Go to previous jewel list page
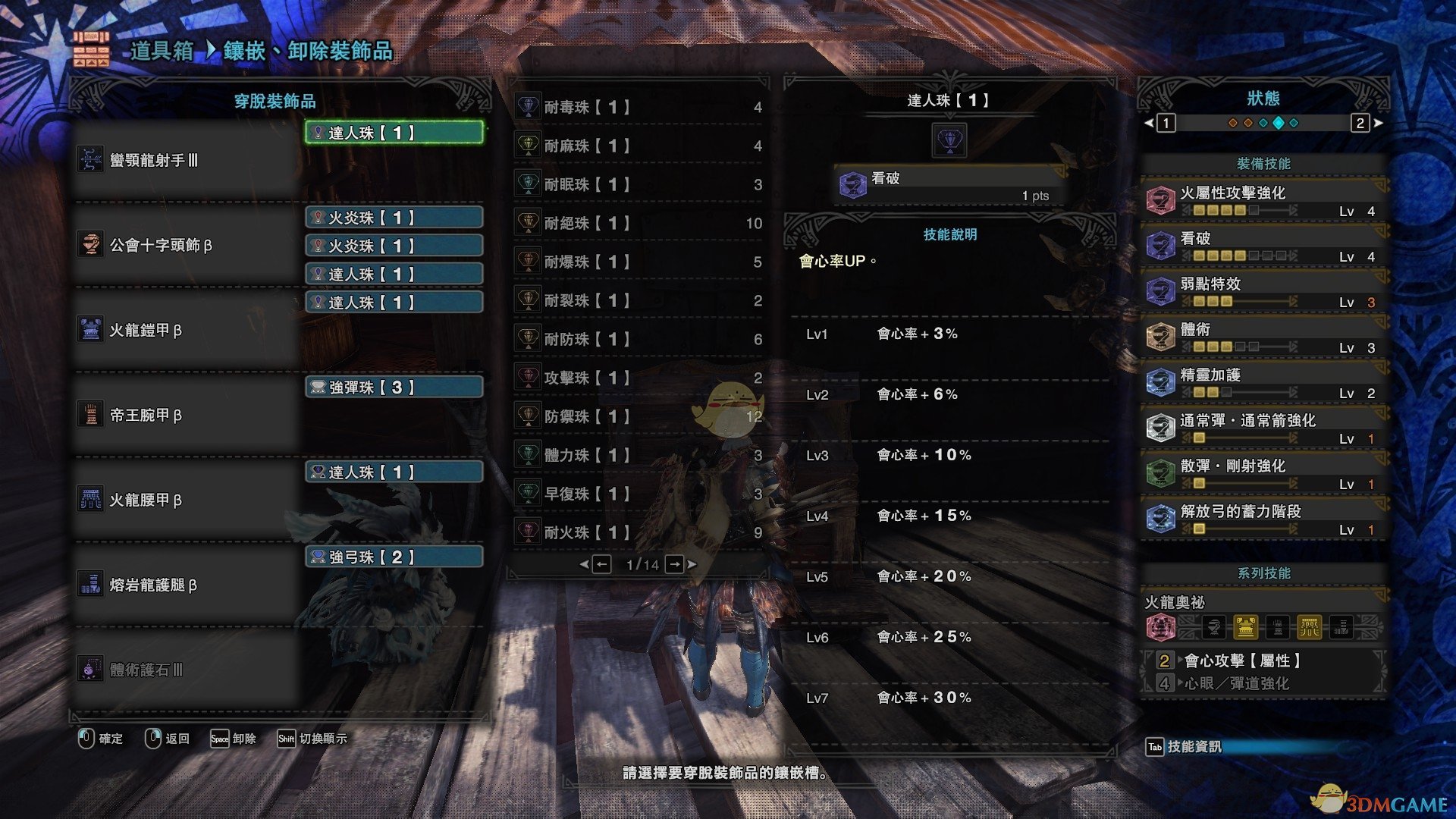 [601, 564]
